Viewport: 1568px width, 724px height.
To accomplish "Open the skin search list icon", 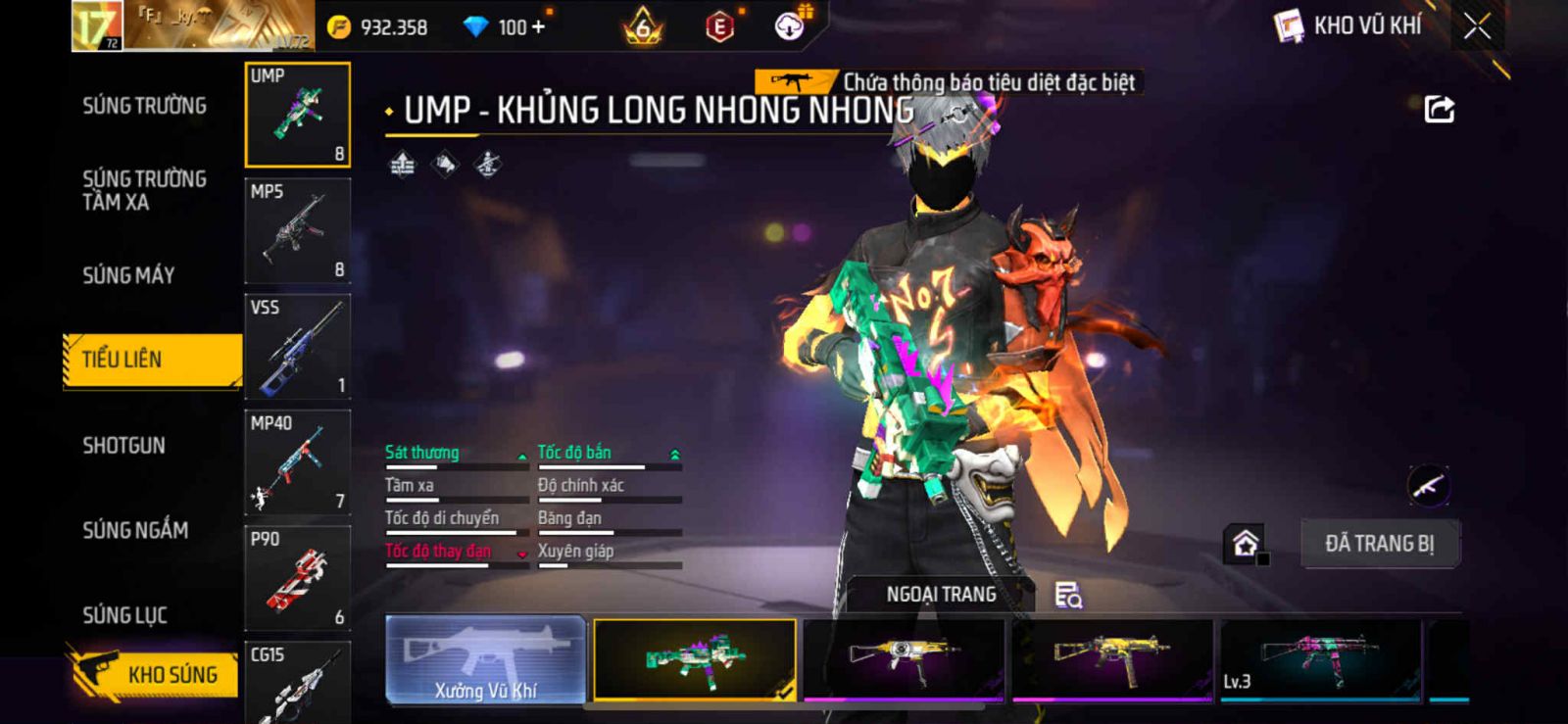I will click(x=1067, y=595).
